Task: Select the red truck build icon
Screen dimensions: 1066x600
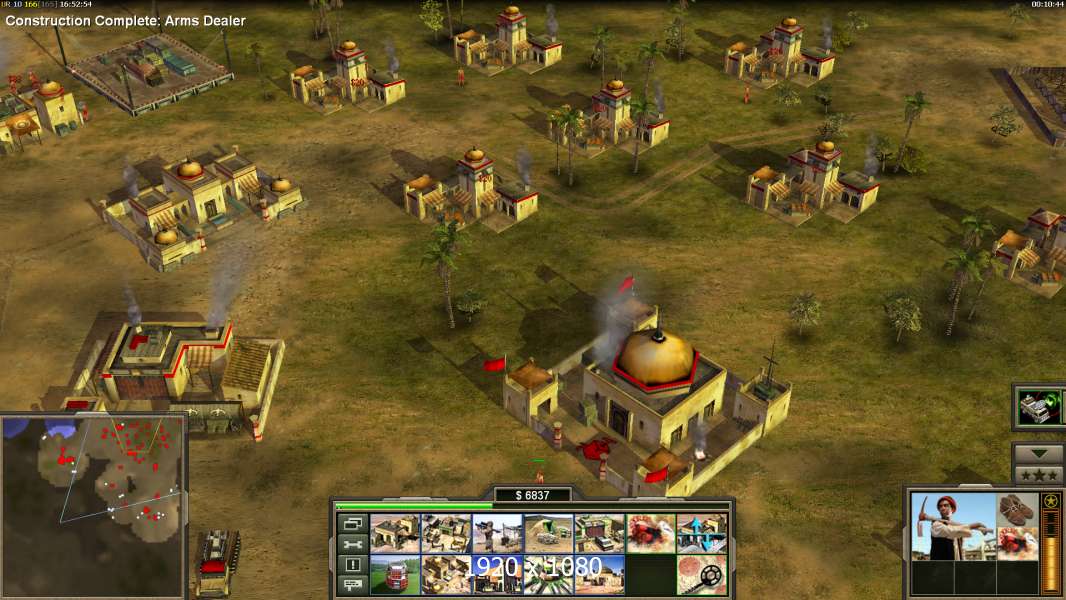Action: pyautogui.click(x=395, y=575)
